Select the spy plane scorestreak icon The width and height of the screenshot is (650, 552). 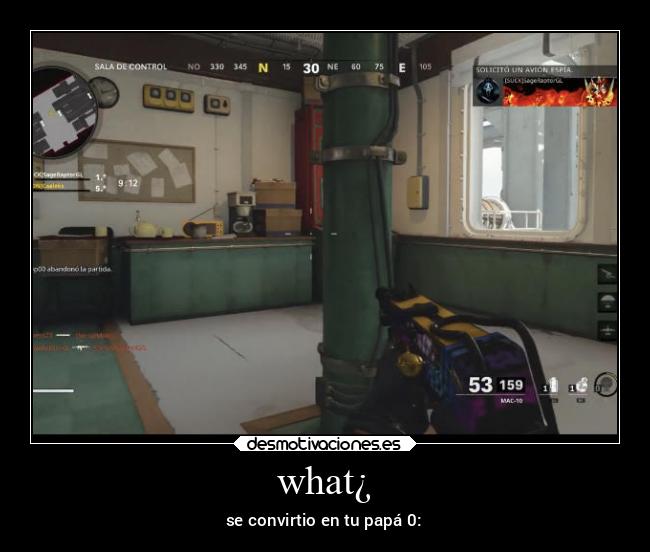[607, 274]
